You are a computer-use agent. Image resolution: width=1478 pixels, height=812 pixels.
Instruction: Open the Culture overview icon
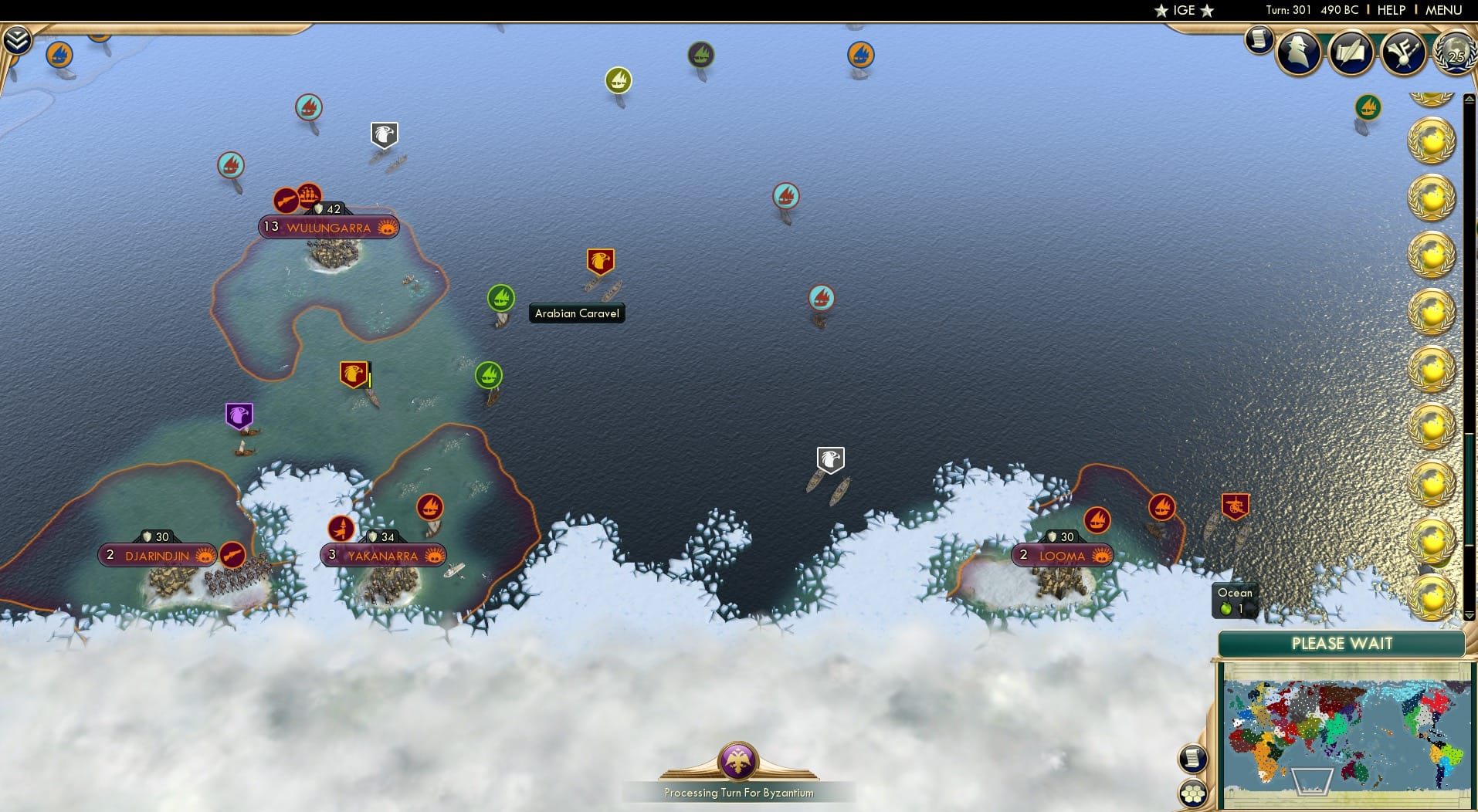[1404, 52]
